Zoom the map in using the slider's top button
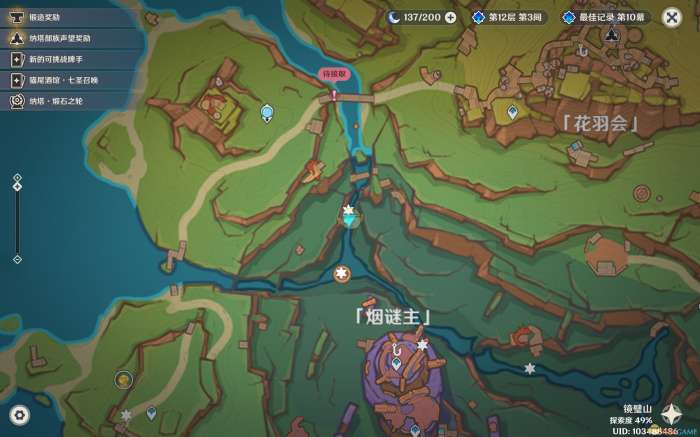 click(17, 176)
